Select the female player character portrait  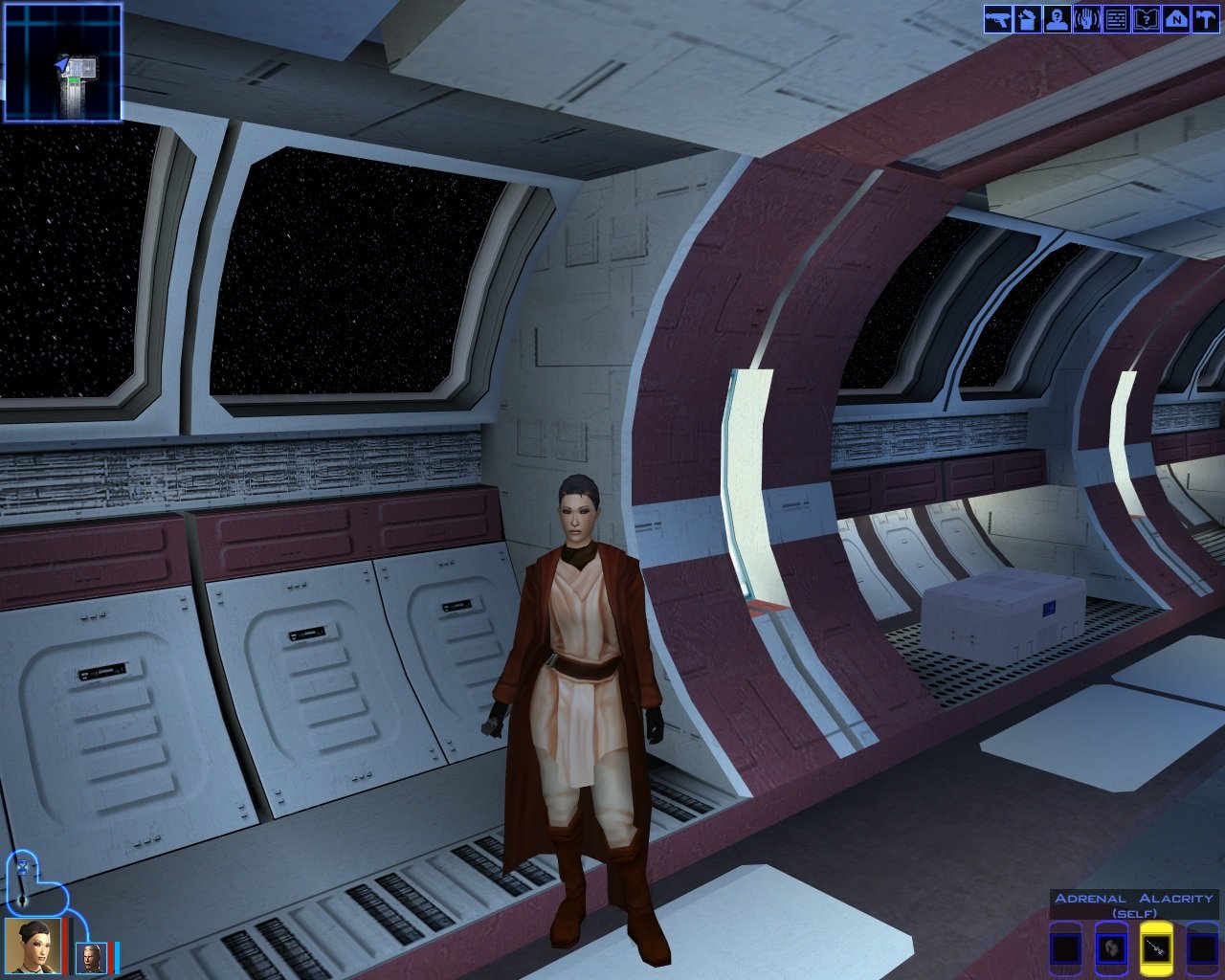pos(33,946)
